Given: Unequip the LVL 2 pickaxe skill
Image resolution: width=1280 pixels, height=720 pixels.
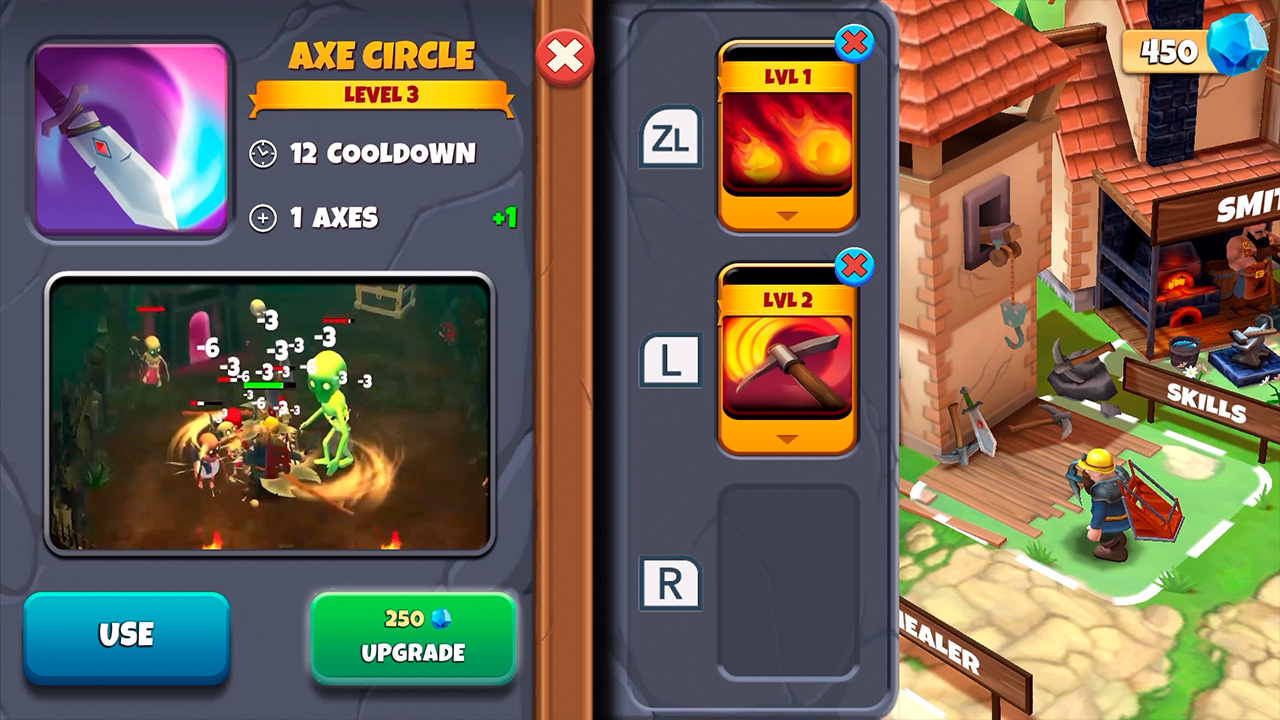Looking at the screenshot, I should (x=854, y=265).
